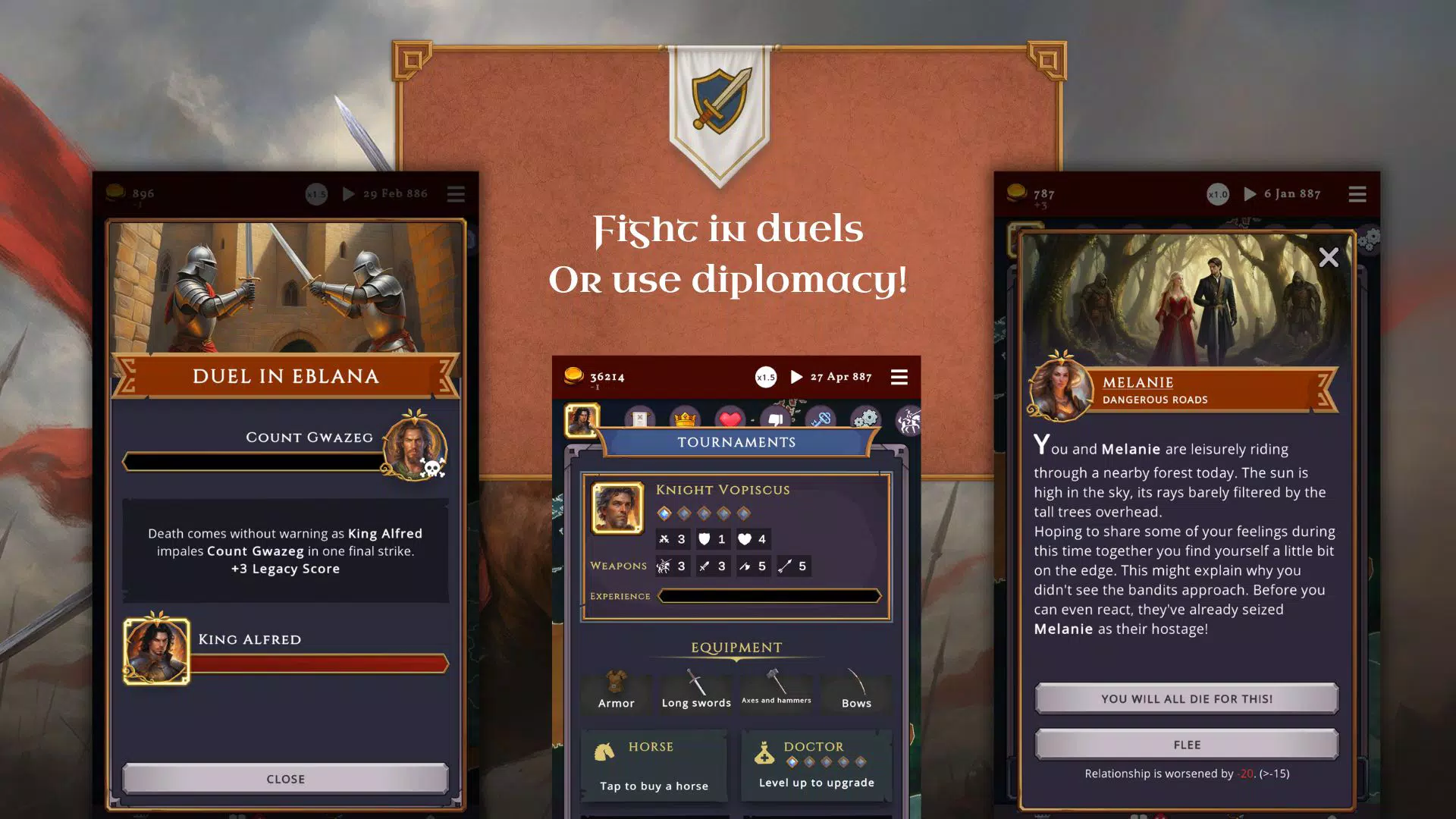Open the crown icon in the top navigation row
Image resolution: width=1456 pixels, height=819 pixels.
684,419
